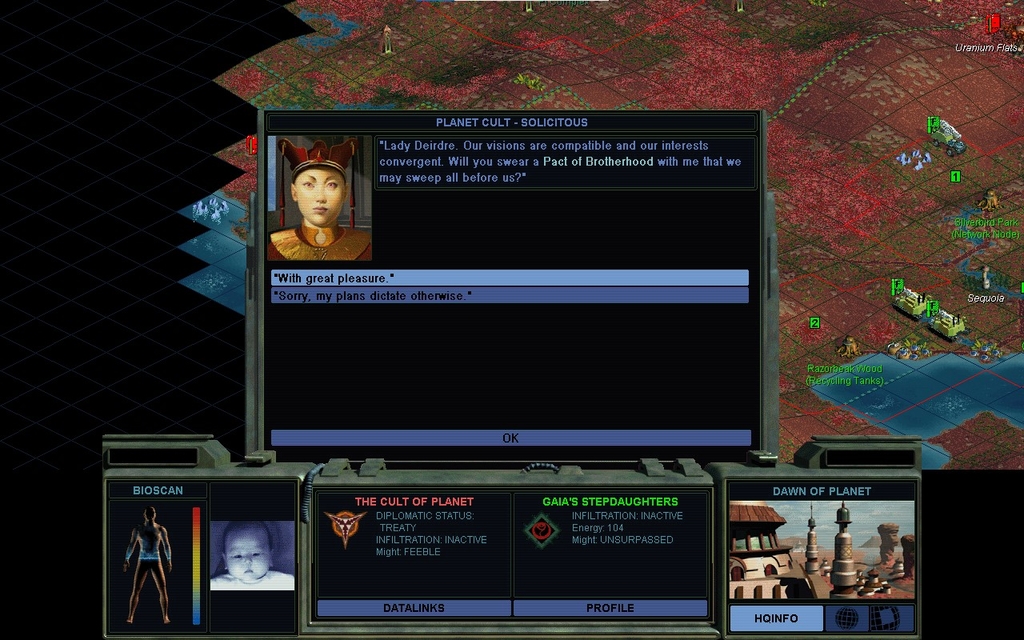
Task: Confirm the dialogue with the OK button
Action: point(510,438)
